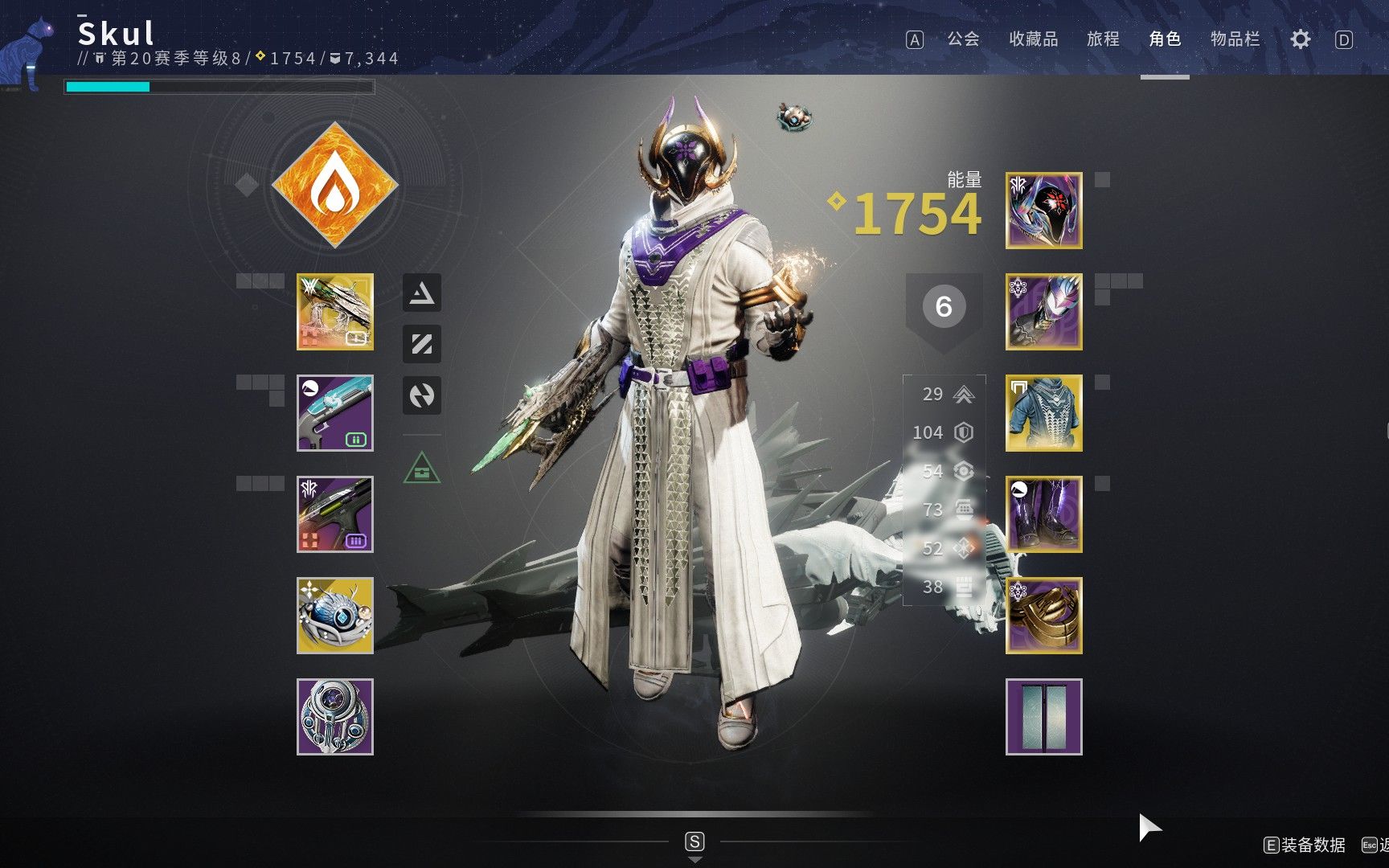
Task: Select the helmet armor slot
Action: click(1043, 211)
